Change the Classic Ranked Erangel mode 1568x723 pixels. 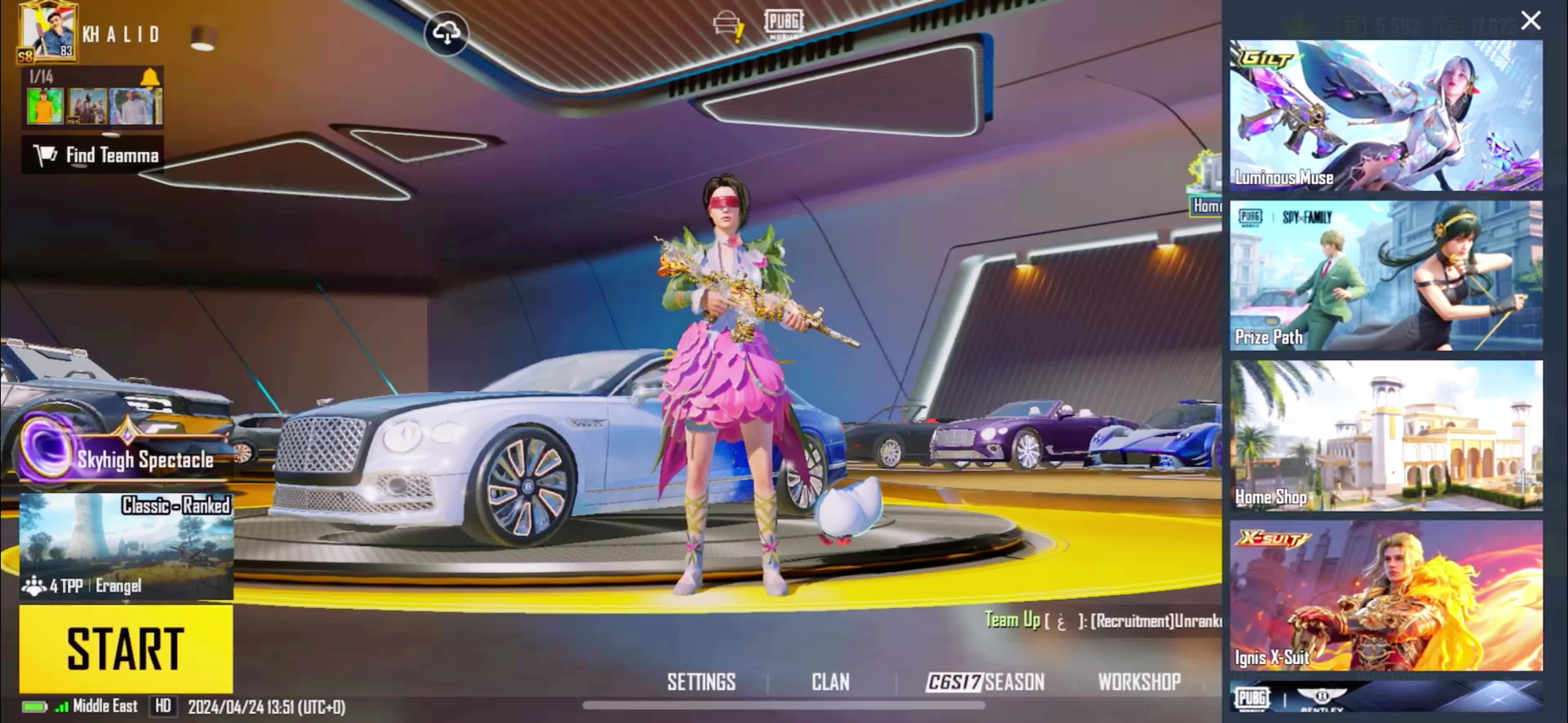pyautogui.click(x=126, y=546)
